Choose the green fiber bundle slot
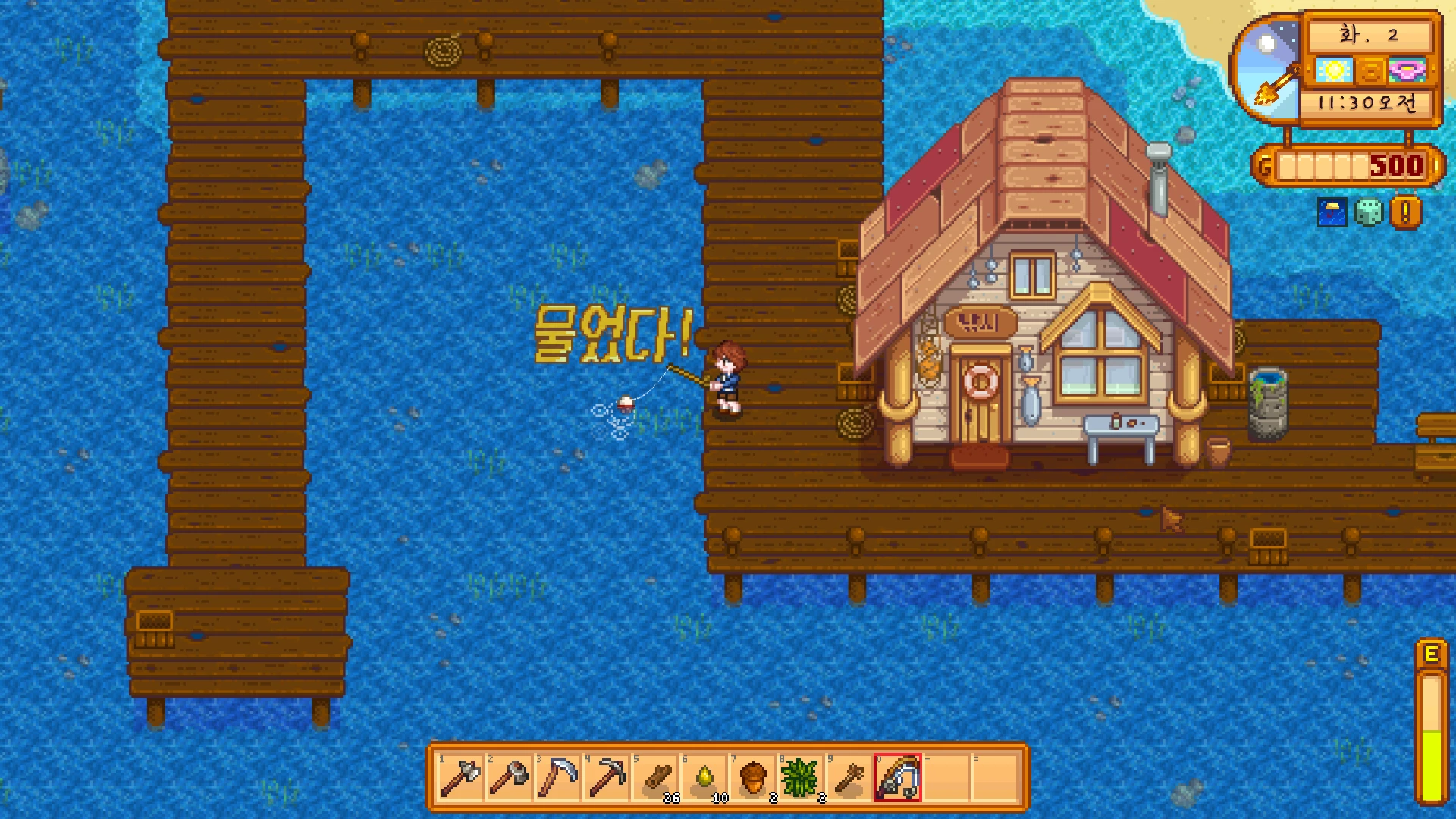The height and width of the screenshot is (819, 1456). (801, 777)
